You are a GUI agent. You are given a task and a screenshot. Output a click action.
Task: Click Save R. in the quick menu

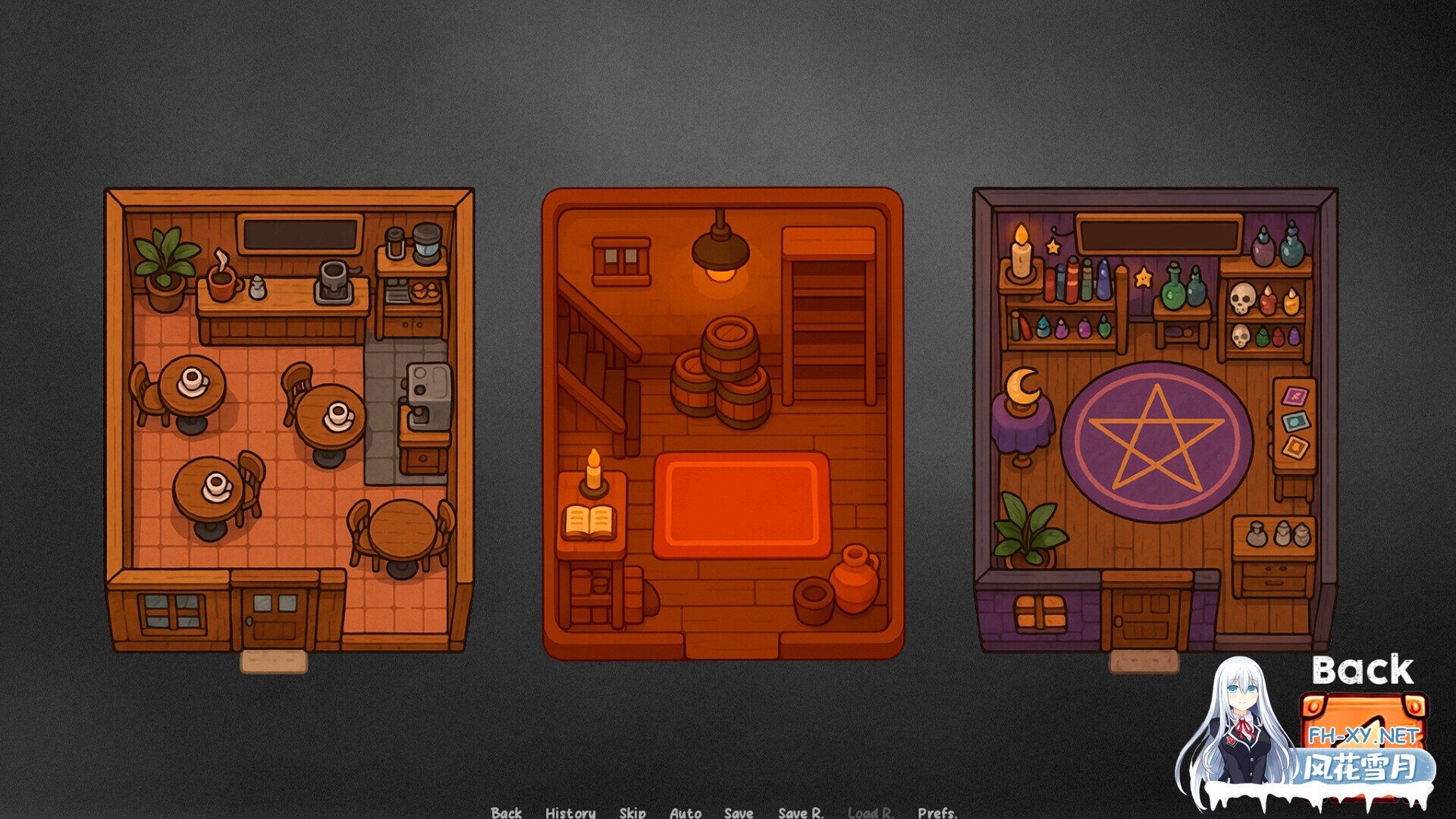(800, 813)
